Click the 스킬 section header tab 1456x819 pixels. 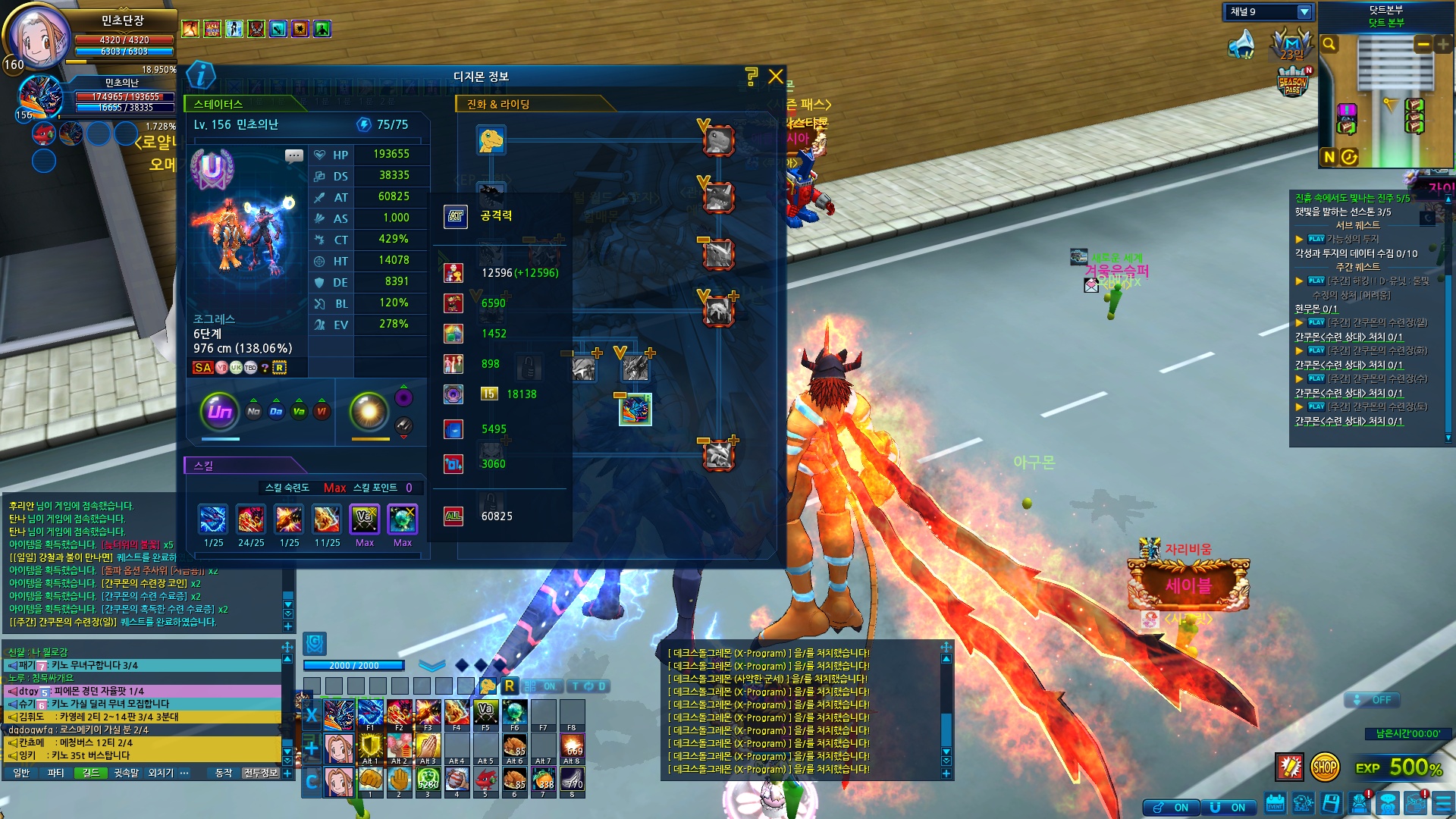coord(204,466)
